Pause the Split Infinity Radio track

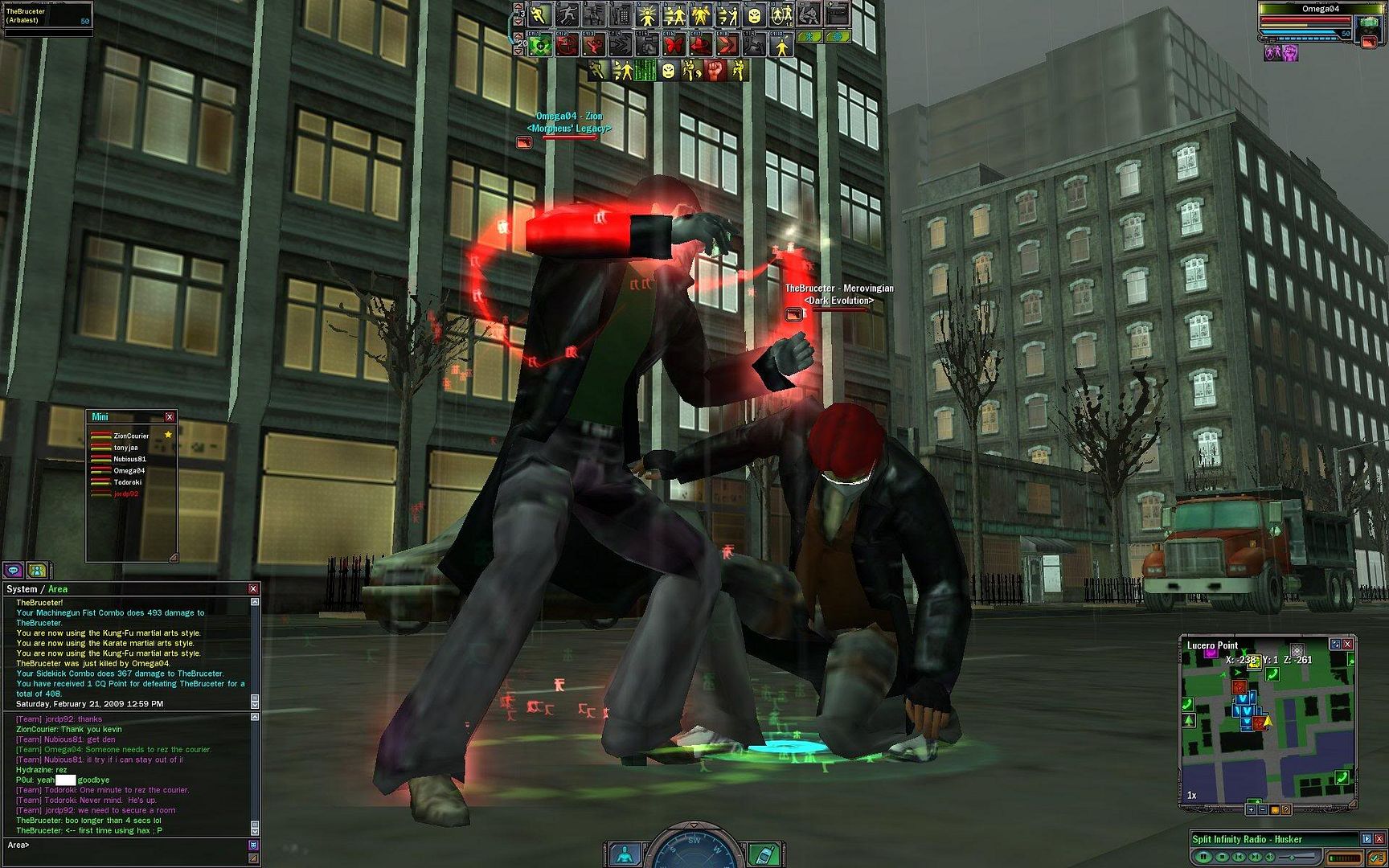(x=1203, y=857)
